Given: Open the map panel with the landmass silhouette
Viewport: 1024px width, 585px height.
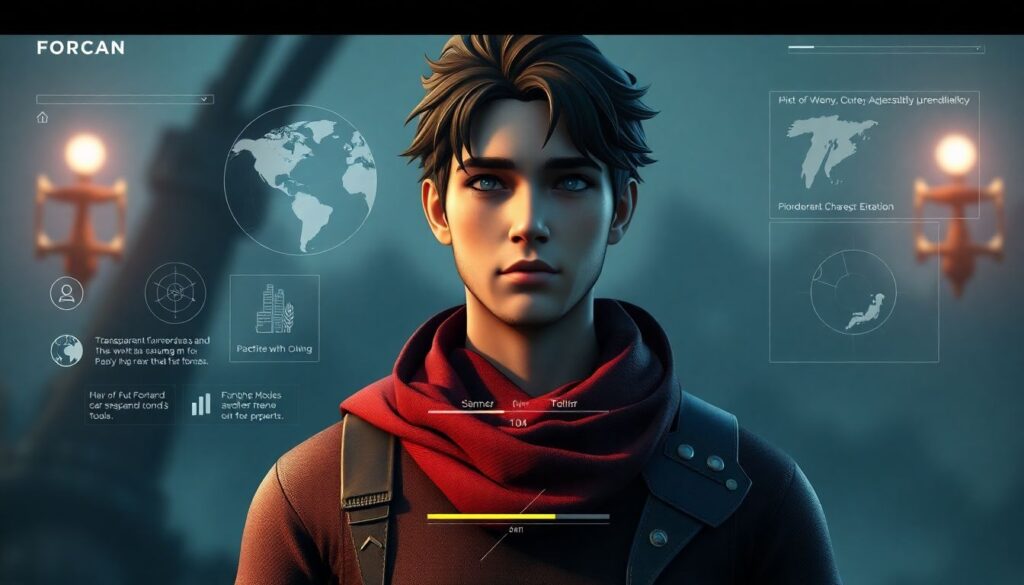Looking at the screenshot, I should point(873,154).
